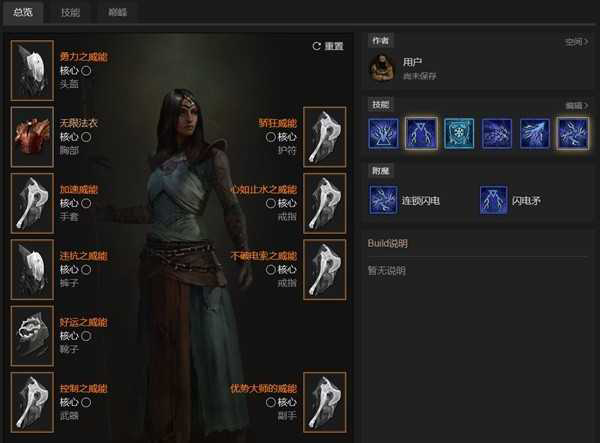
Task: Open the 巅峰 tab
Action: [117, 13]
